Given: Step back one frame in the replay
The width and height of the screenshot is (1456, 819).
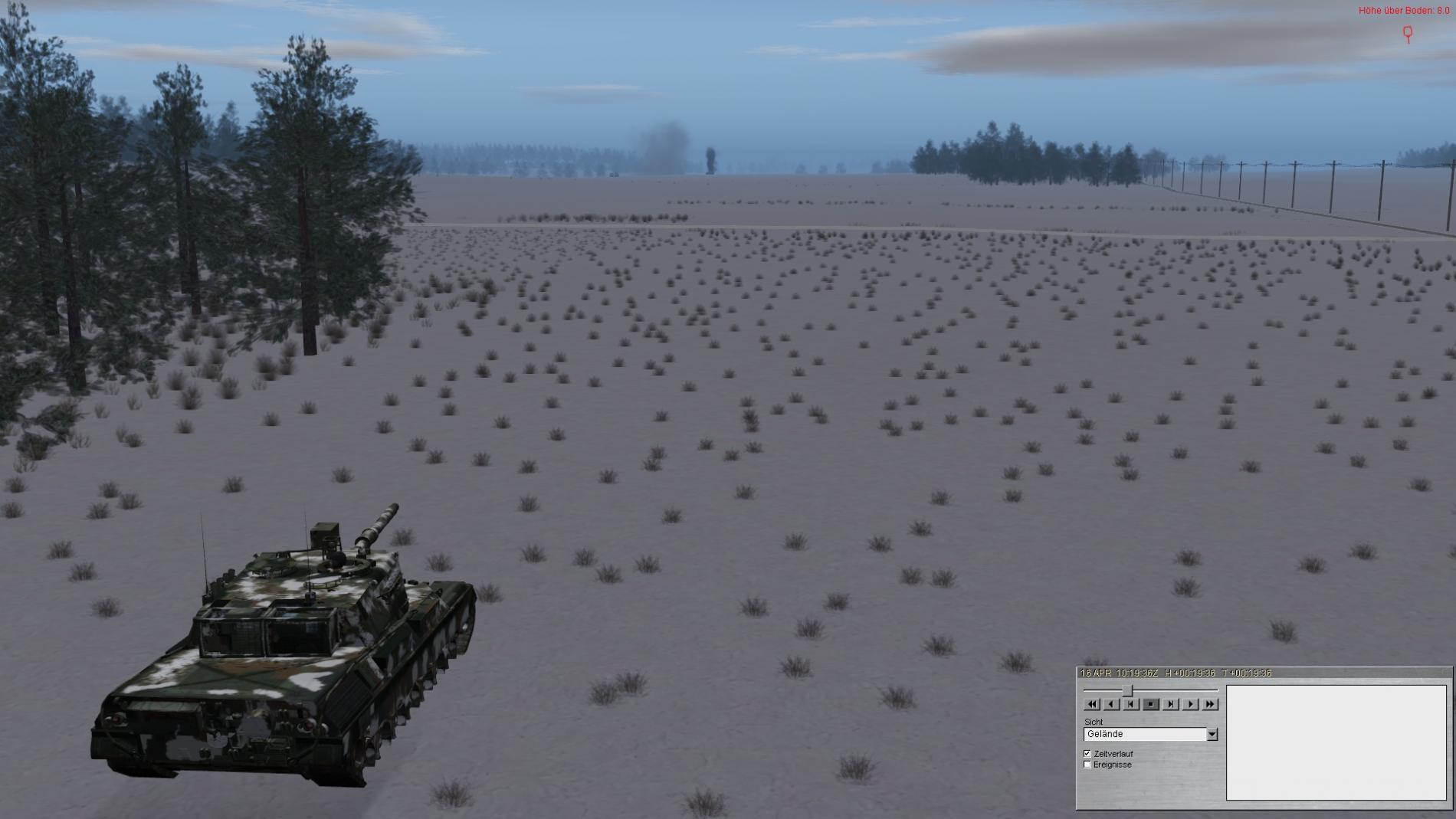Looking at the screenshot, I should click(1131, 704).
